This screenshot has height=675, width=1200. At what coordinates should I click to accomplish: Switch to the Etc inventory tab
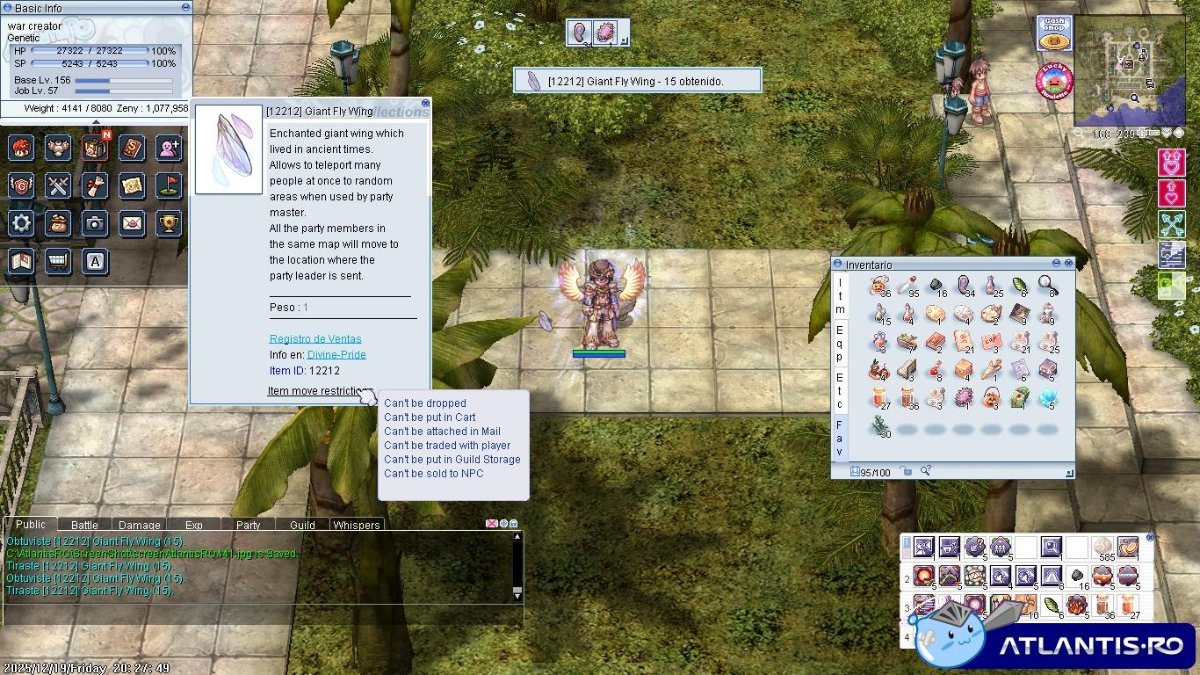pos(840,390)
